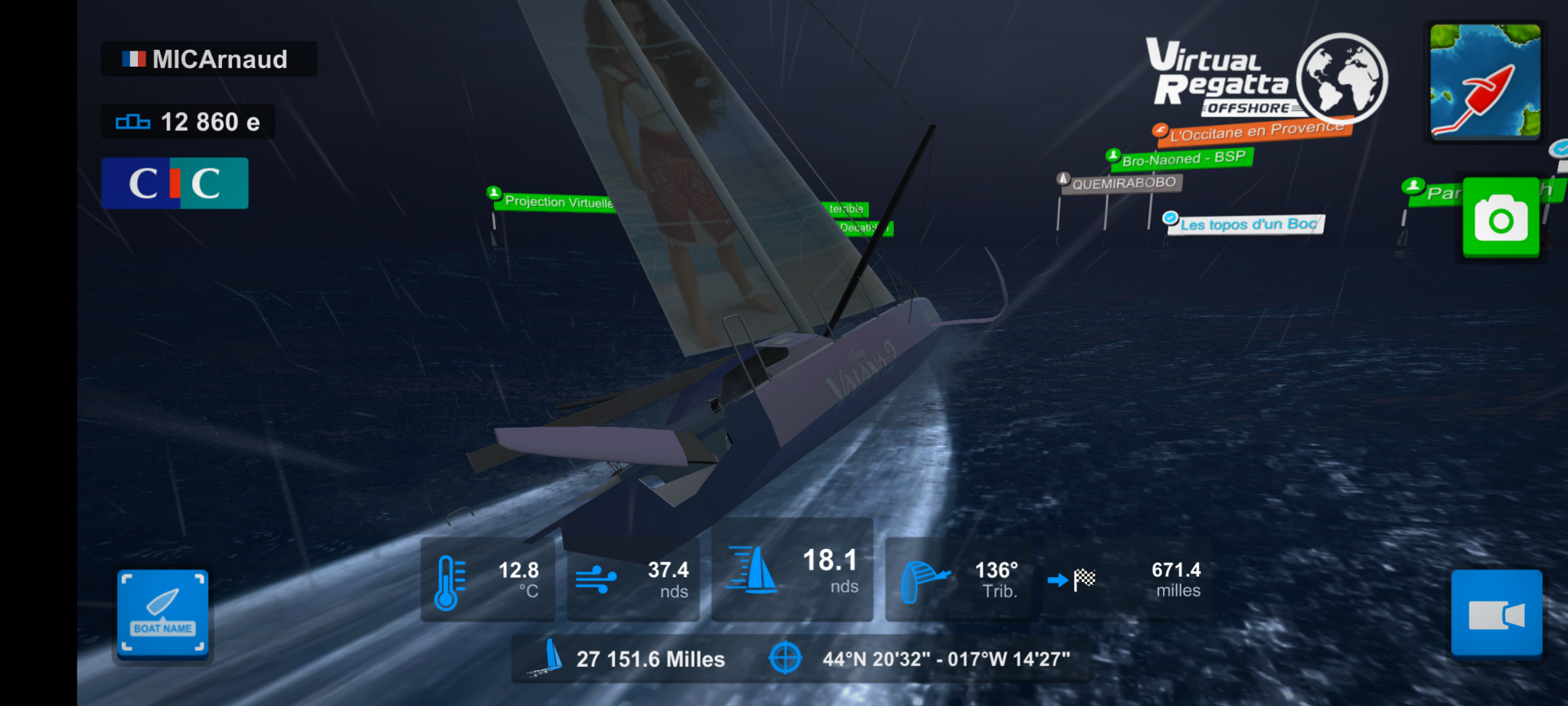Click the Virtual Regatta Offshore globe logo

[x=1341, y=77]
